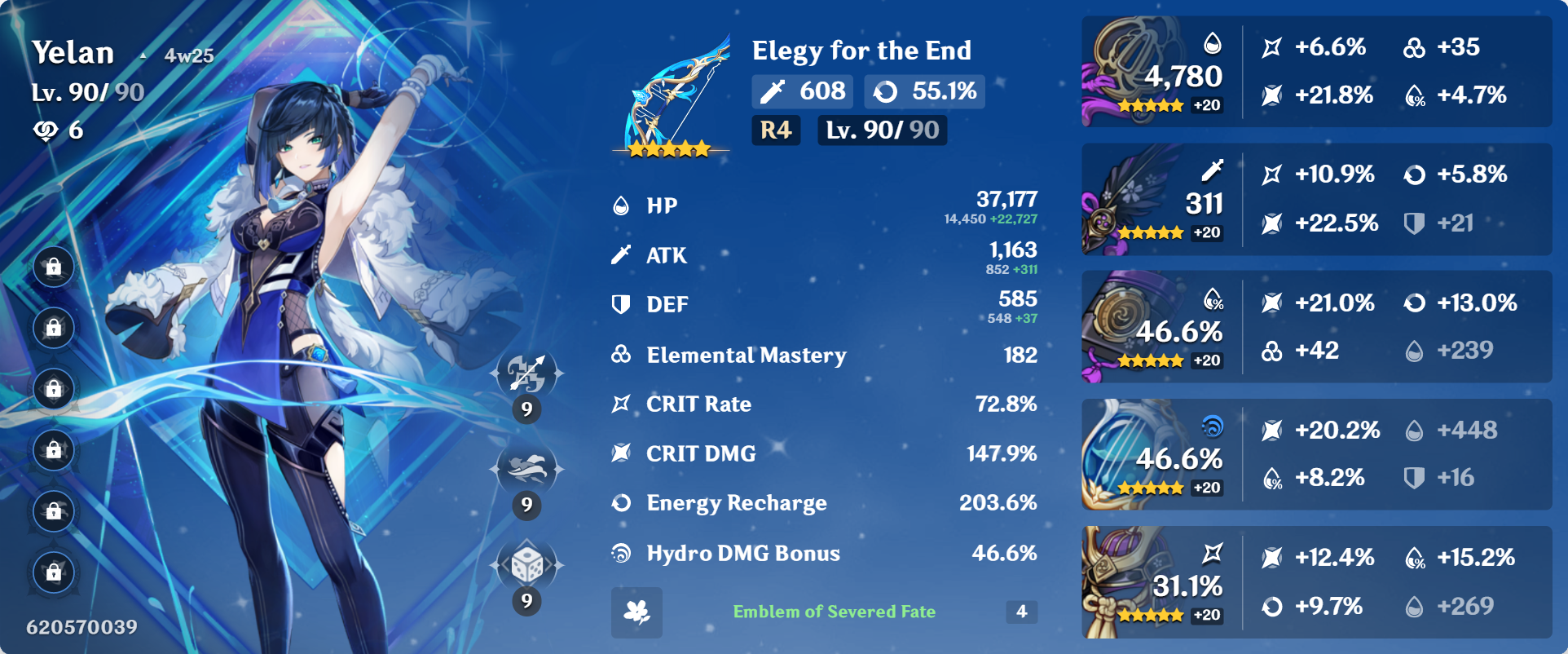Select the weapon Lv. 90/90 label
The image size is (1568, 654).
(x=881, y=129)
